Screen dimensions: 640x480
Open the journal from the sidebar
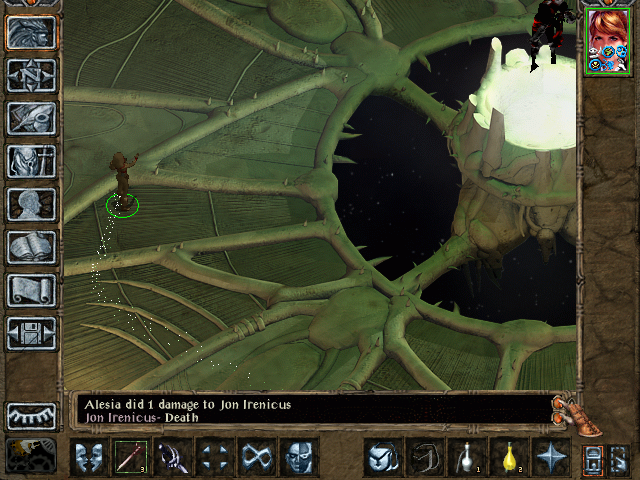click(31, 117)
